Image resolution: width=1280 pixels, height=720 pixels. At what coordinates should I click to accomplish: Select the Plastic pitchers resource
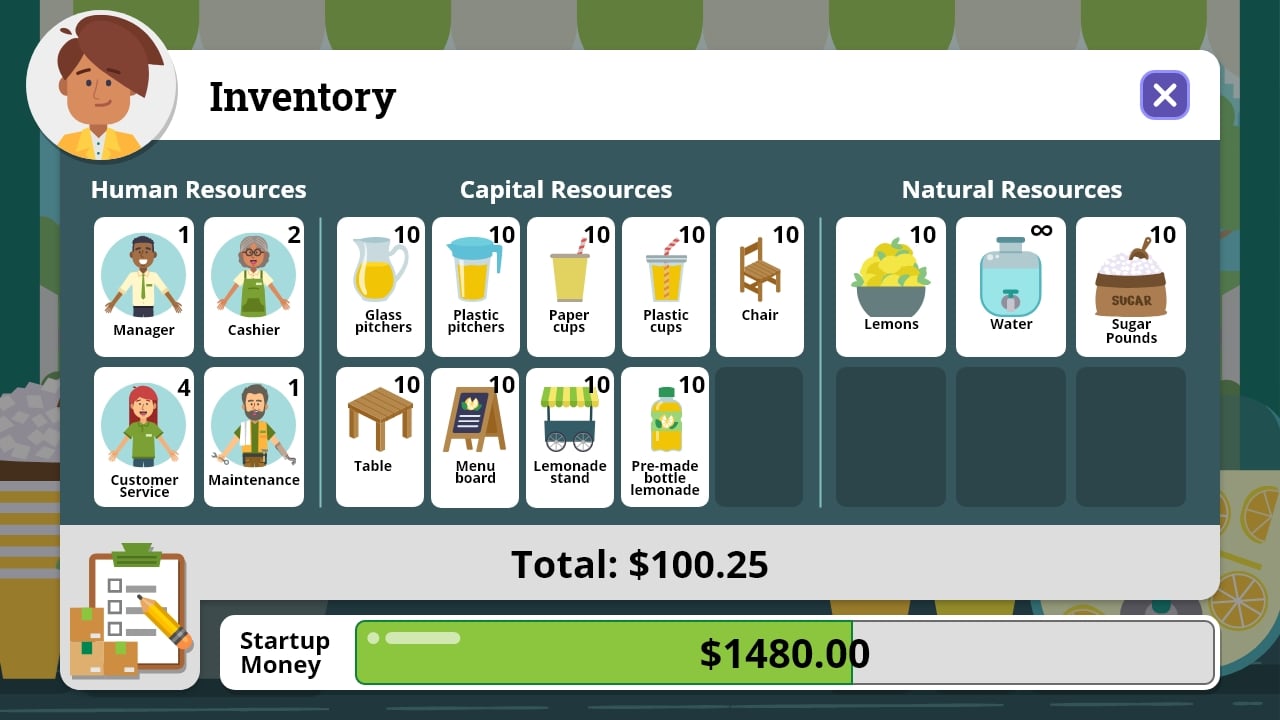coord(475,287)
